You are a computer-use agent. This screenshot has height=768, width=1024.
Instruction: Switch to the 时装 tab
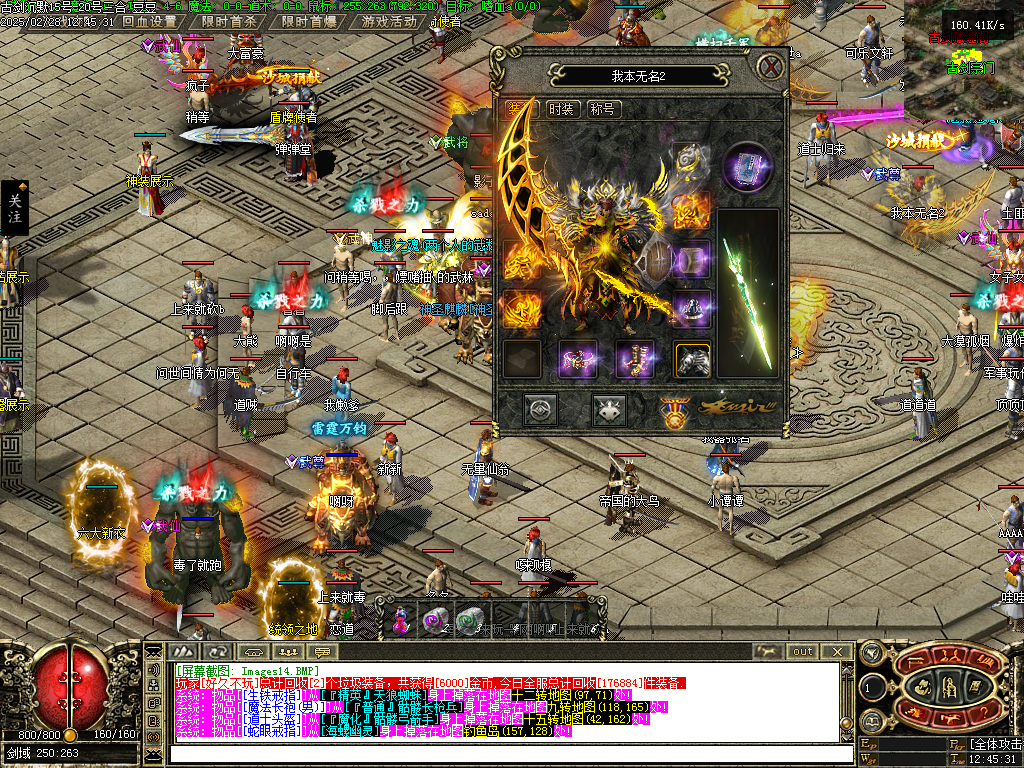click(561, 109)
